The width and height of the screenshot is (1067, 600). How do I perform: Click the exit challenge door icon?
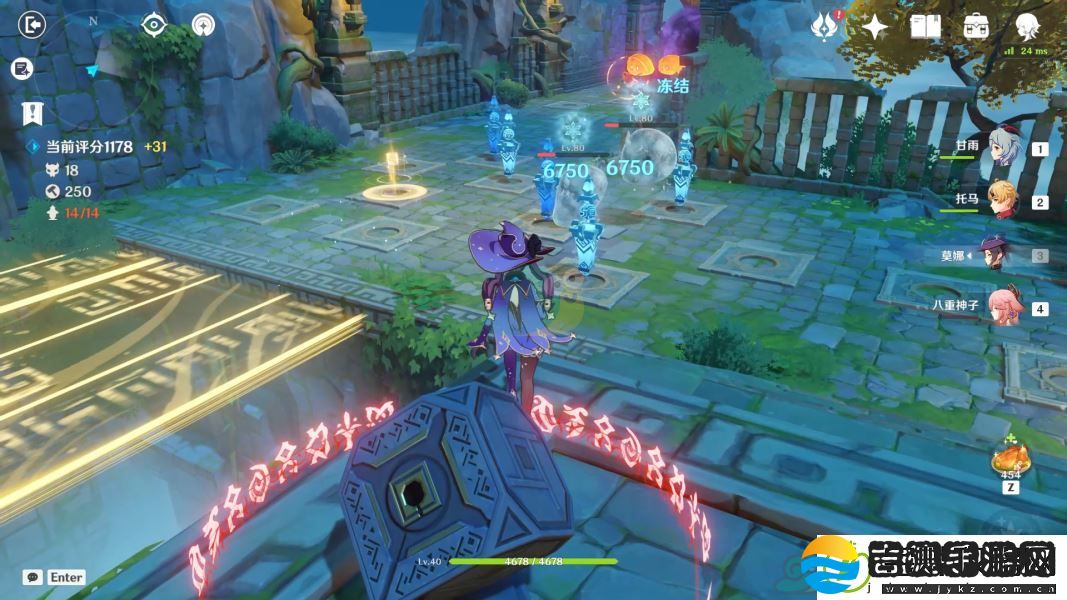tap(33, 25)
